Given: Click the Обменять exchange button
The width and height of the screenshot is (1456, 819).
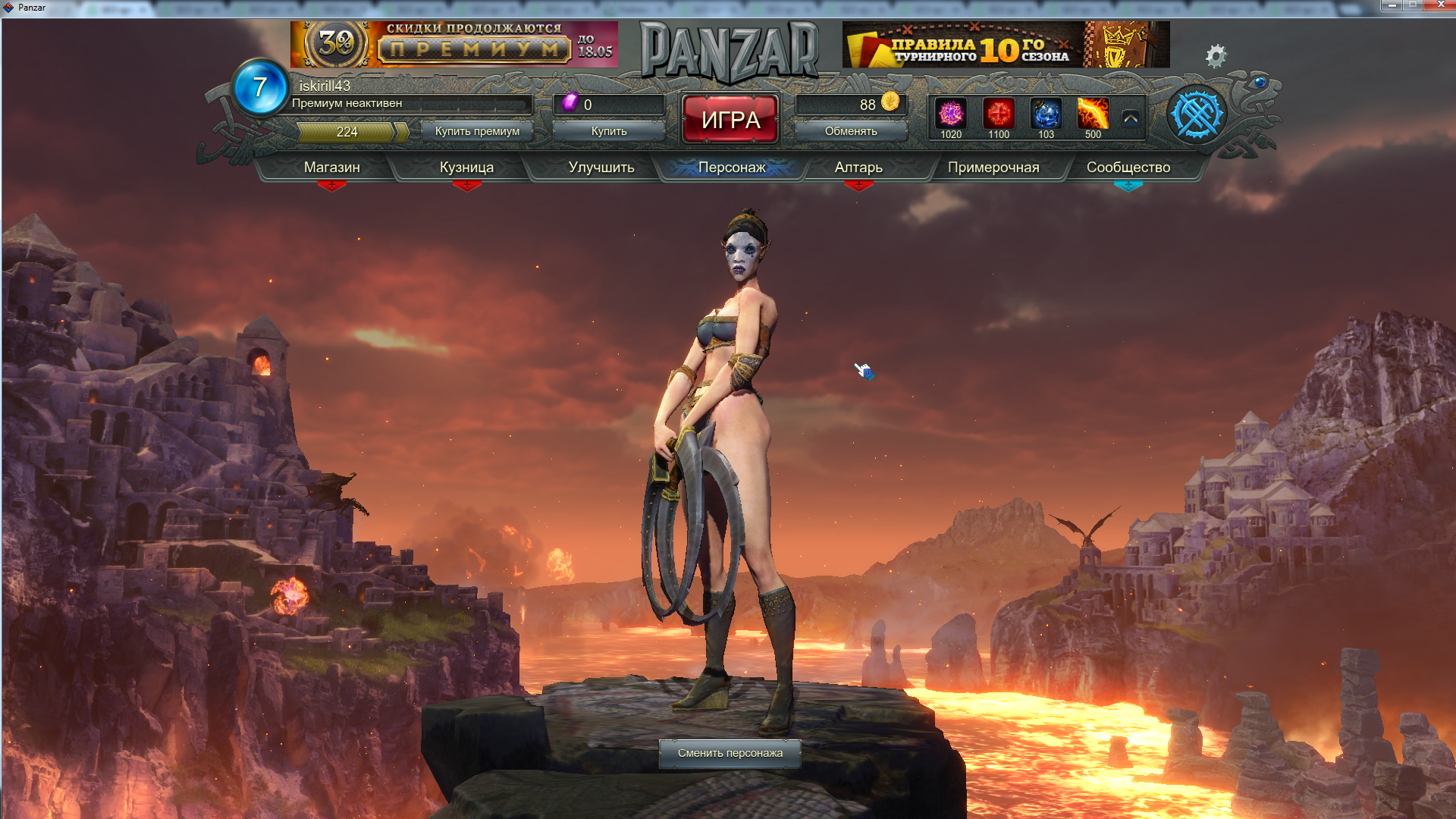Looking at the screenshot, I should 851,131.
